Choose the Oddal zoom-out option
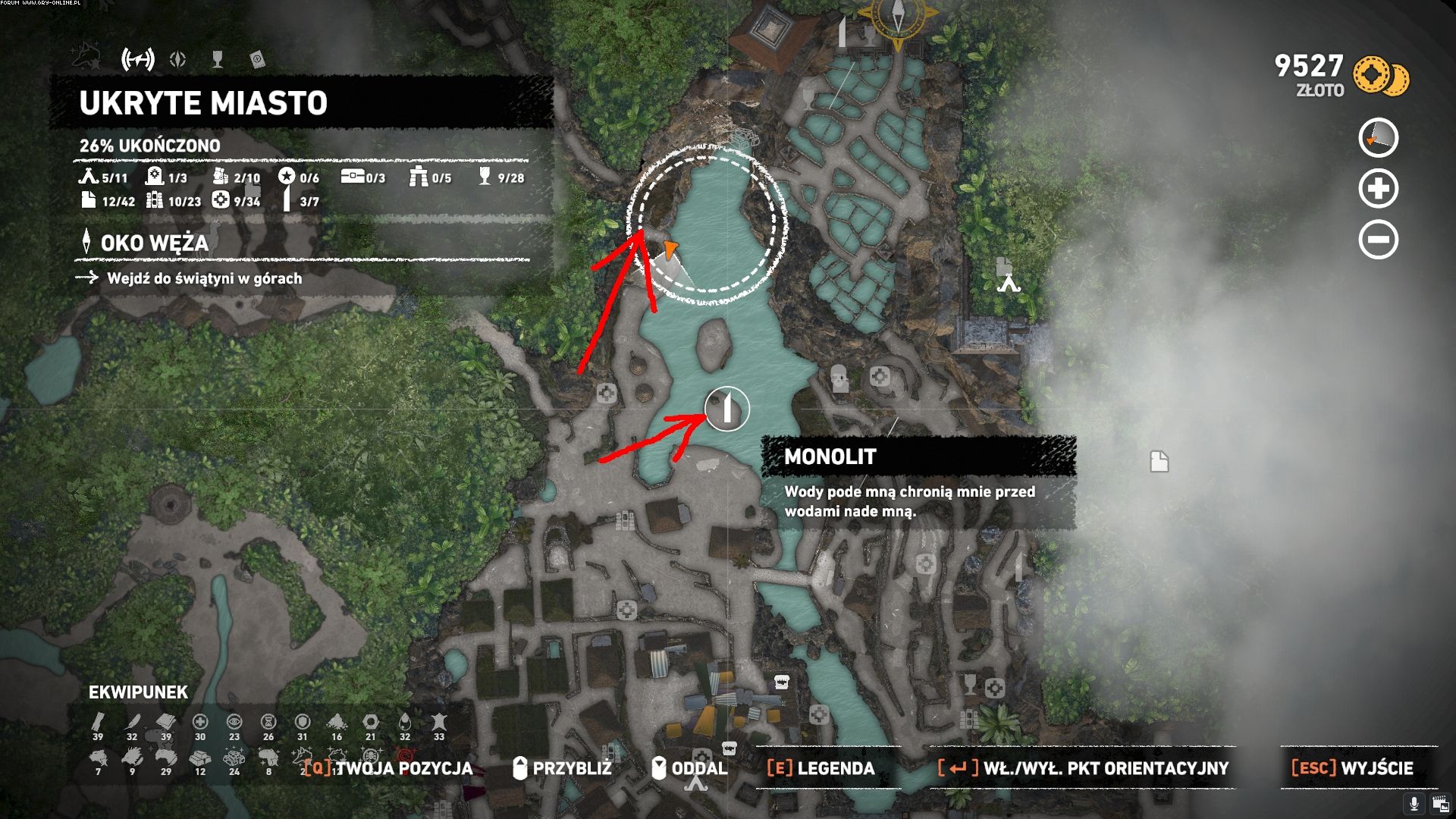This screenshot has width=1456, height=819. [689, 768]
